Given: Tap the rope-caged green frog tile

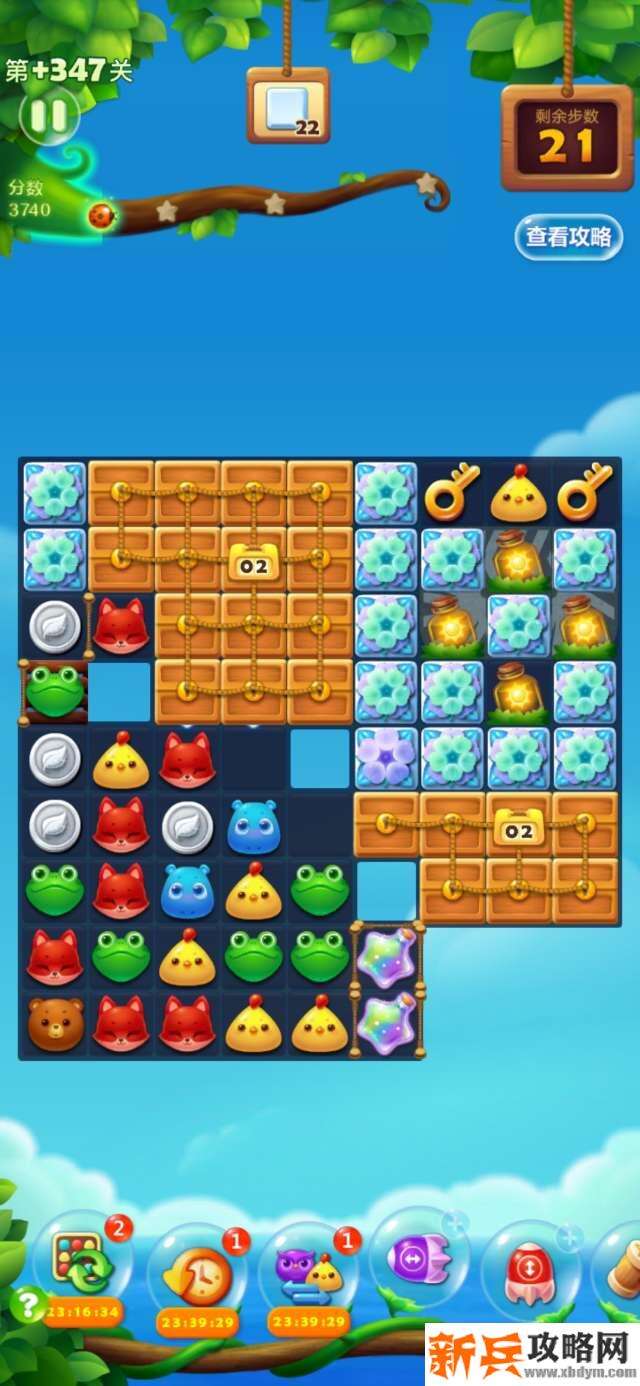Looking at the screenshot, I should tap(55, 691).
